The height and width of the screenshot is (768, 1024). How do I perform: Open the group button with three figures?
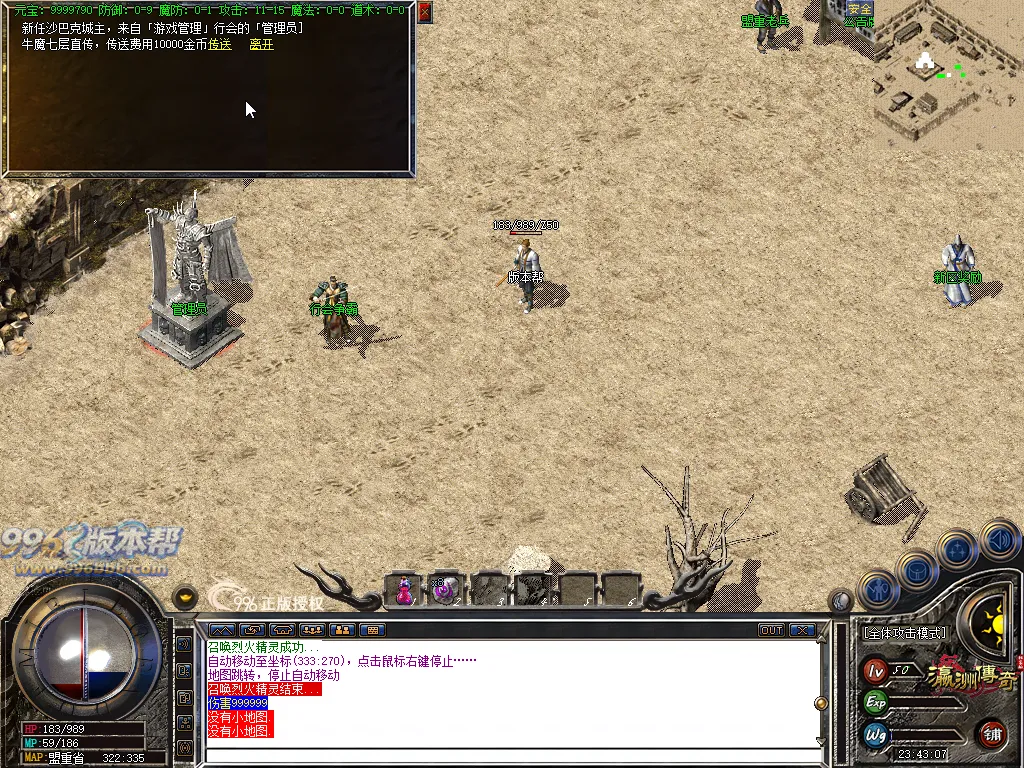[312, 630]
